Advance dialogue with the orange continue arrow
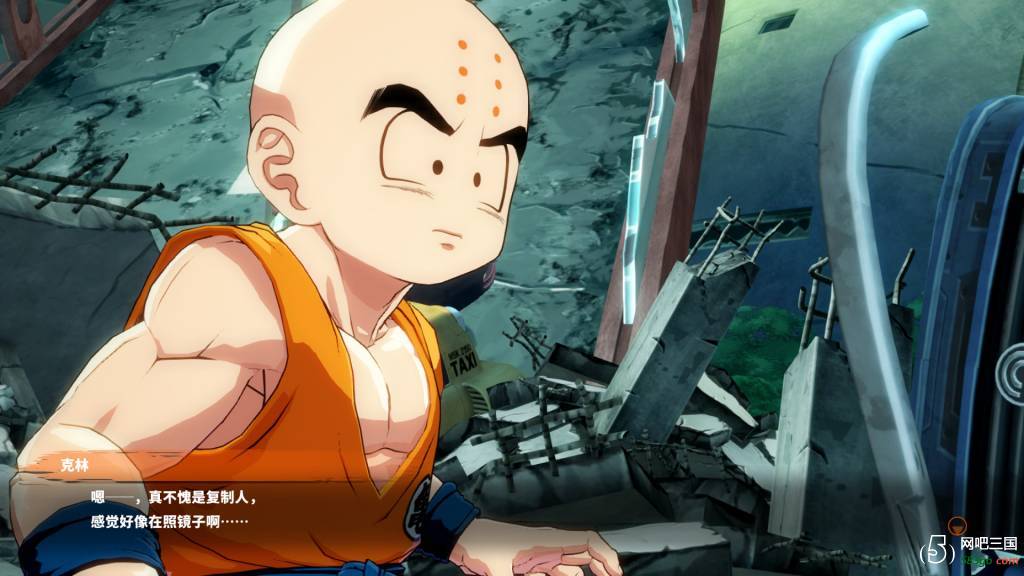 (957, 524)
